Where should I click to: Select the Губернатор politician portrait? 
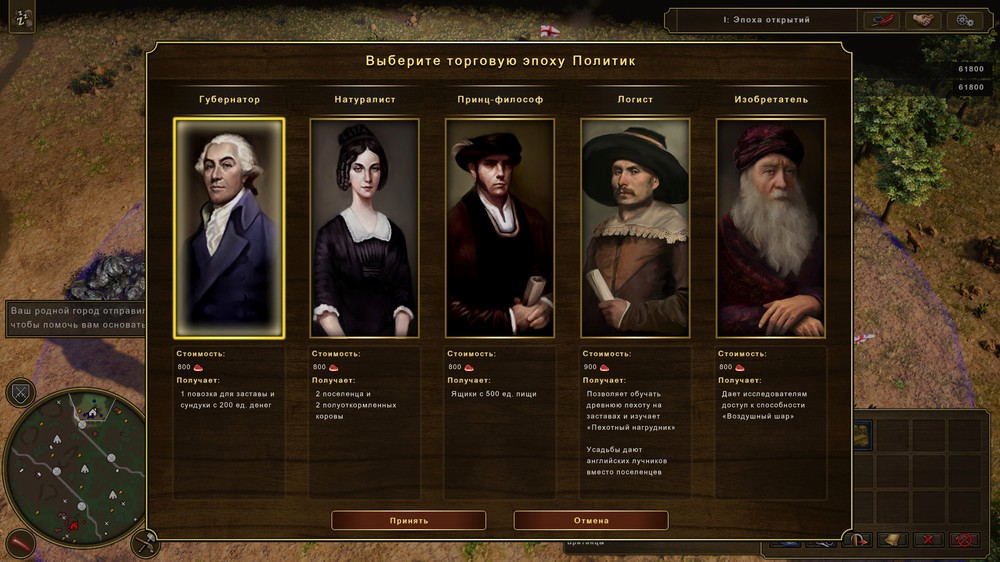point(229,228)
